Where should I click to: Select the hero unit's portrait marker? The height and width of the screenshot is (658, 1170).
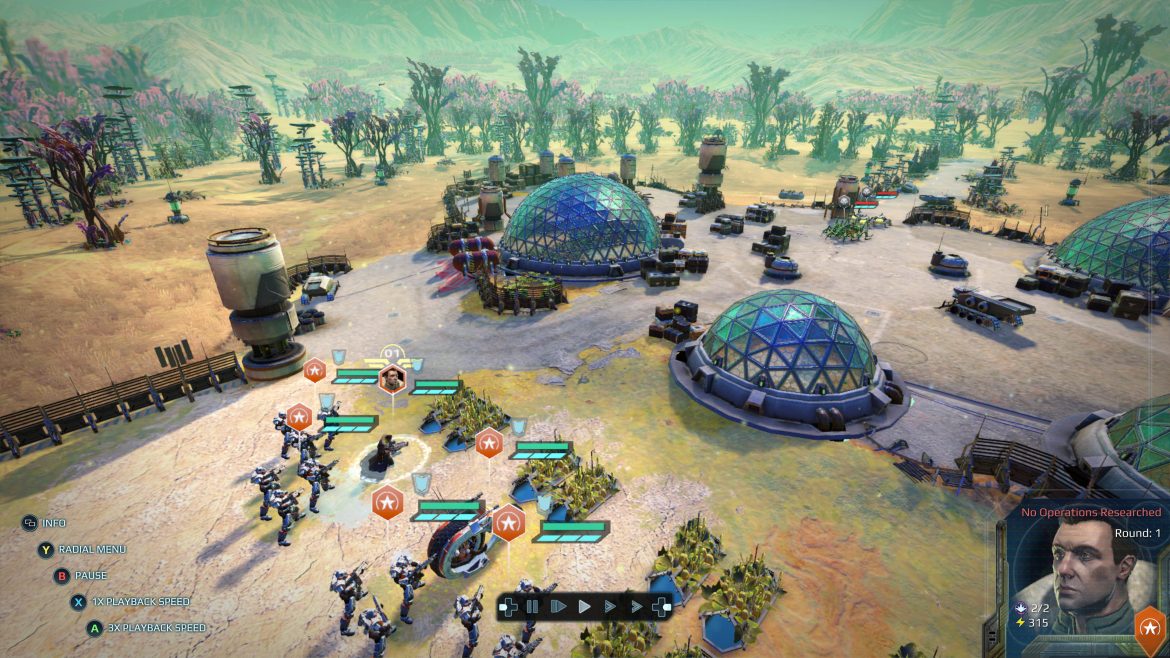pyautogui.click(x=394, y=378)
